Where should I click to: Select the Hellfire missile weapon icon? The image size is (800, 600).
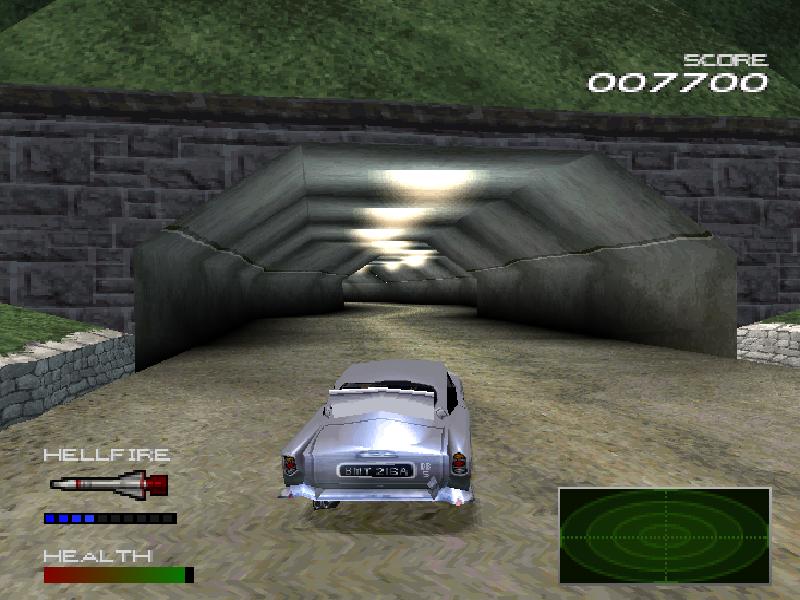tap(109, 486)
